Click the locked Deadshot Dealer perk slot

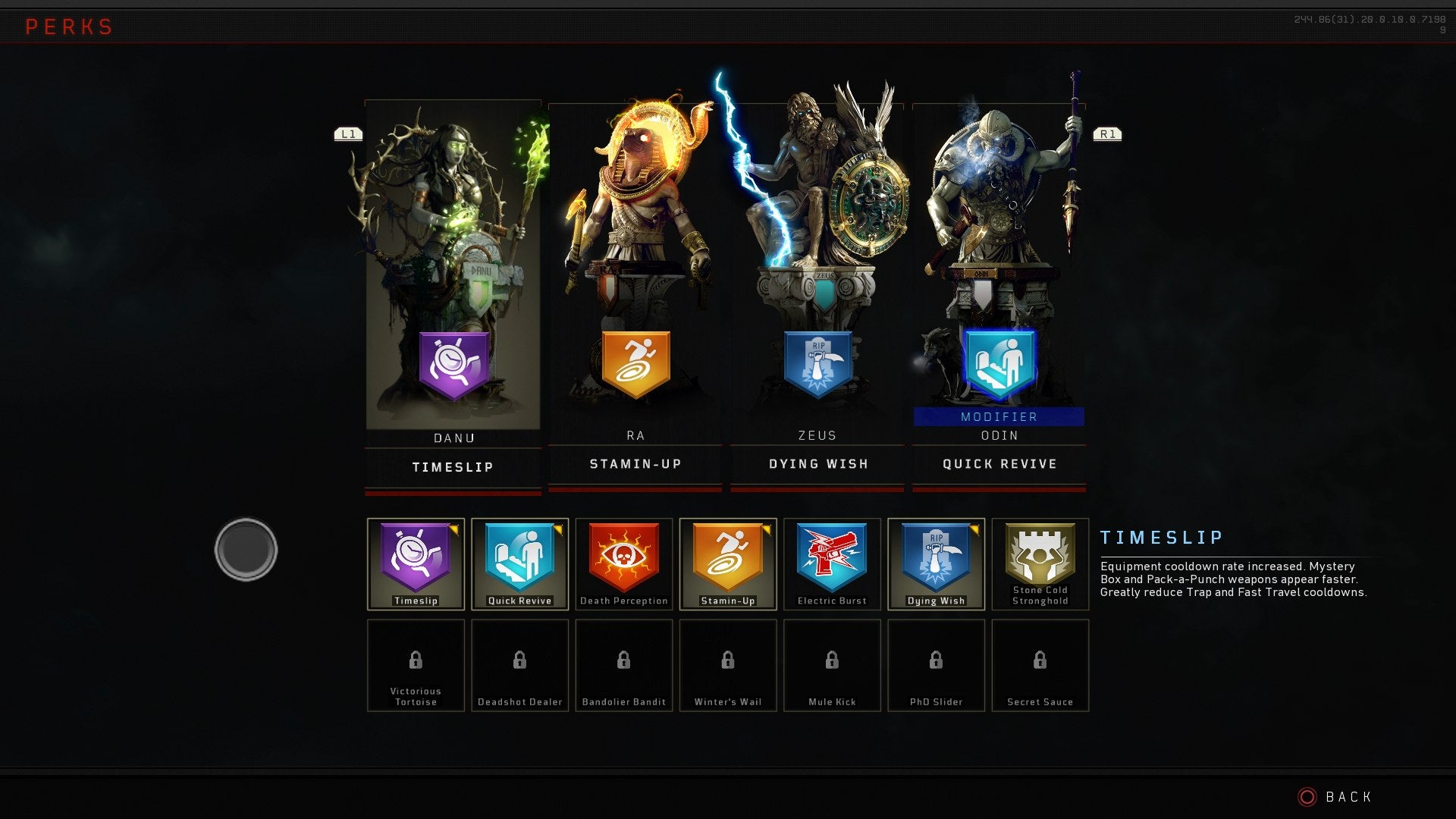coord(519,664)
